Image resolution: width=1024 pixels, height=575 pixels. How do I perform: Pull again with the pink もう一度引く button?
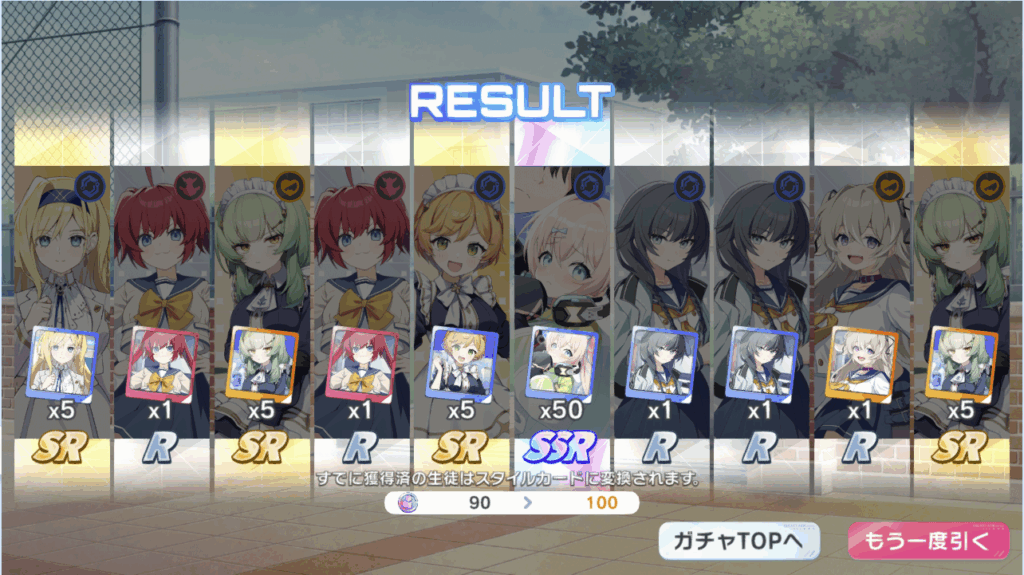[x=921, y=541]
